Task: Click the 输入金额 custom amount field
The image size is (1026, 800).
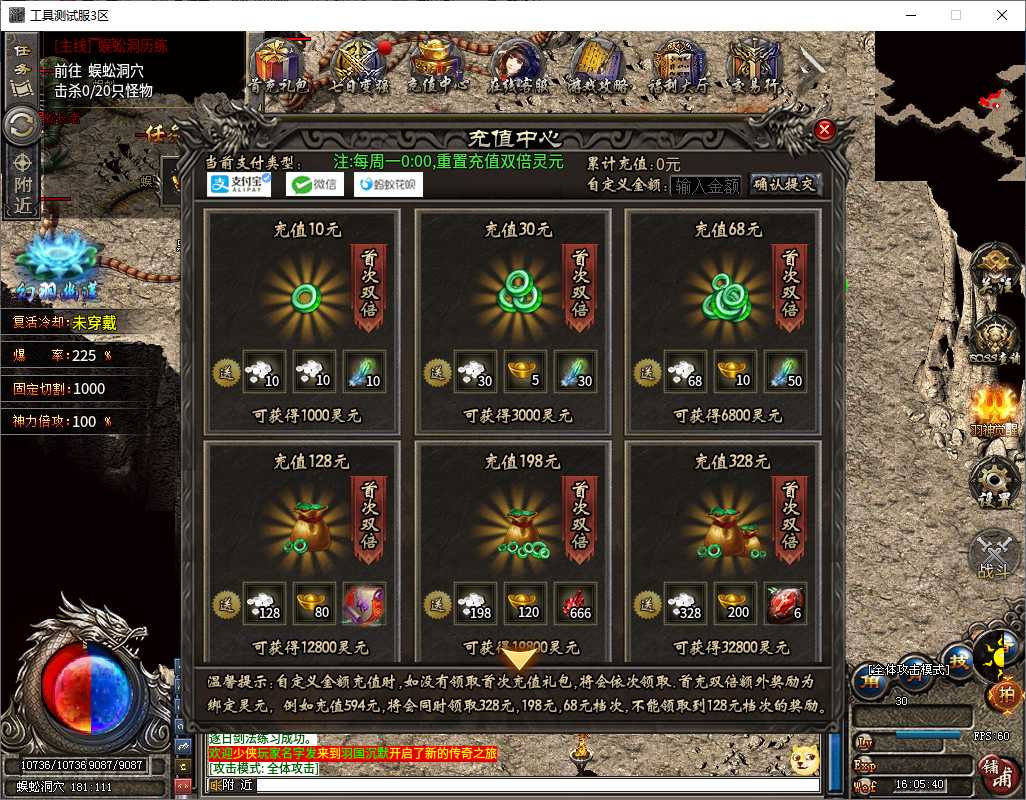Action: click(706, 185)
